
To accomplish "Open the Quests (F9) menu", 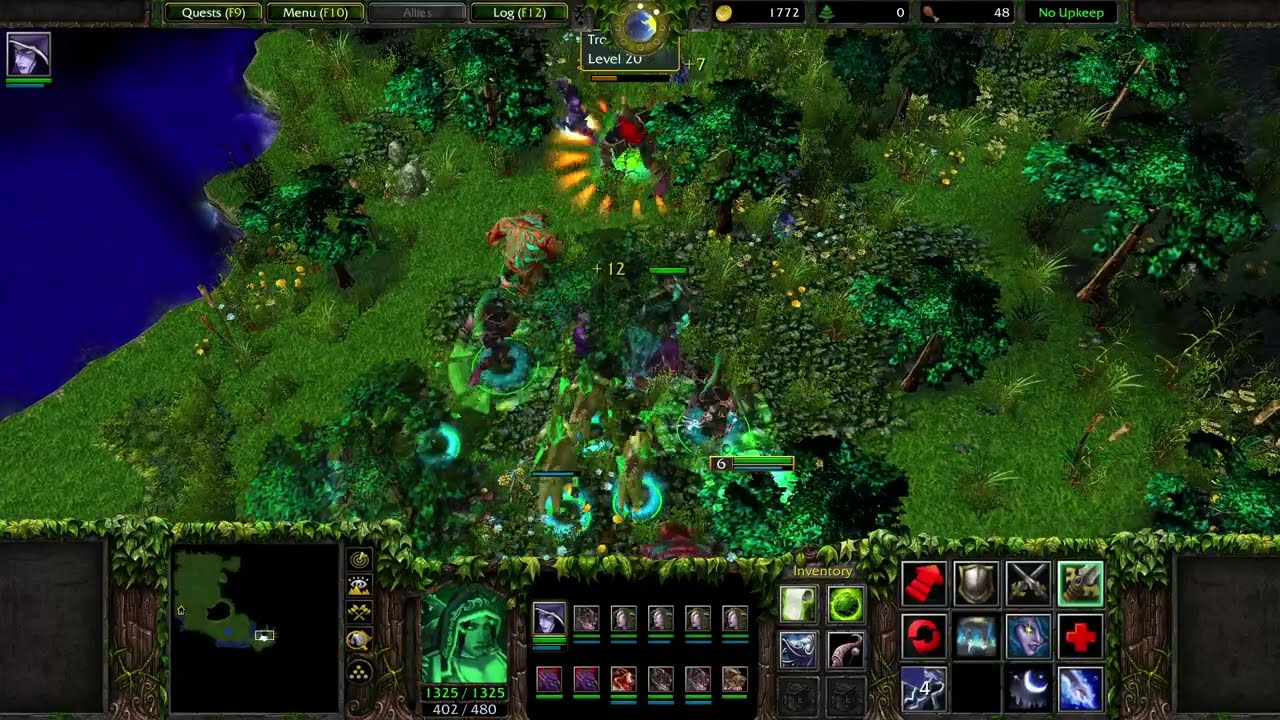I will tap(213, 13).
